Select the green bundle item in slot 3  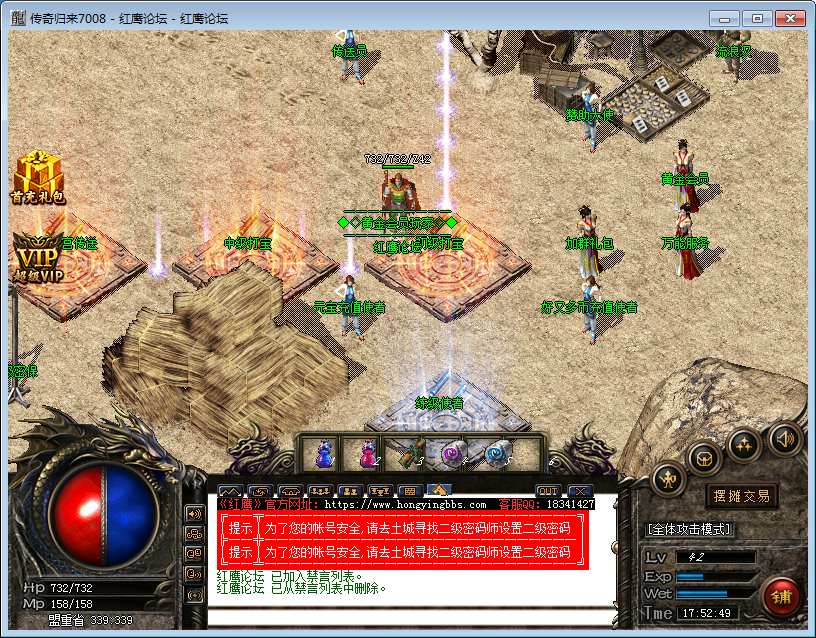[410, 453]
